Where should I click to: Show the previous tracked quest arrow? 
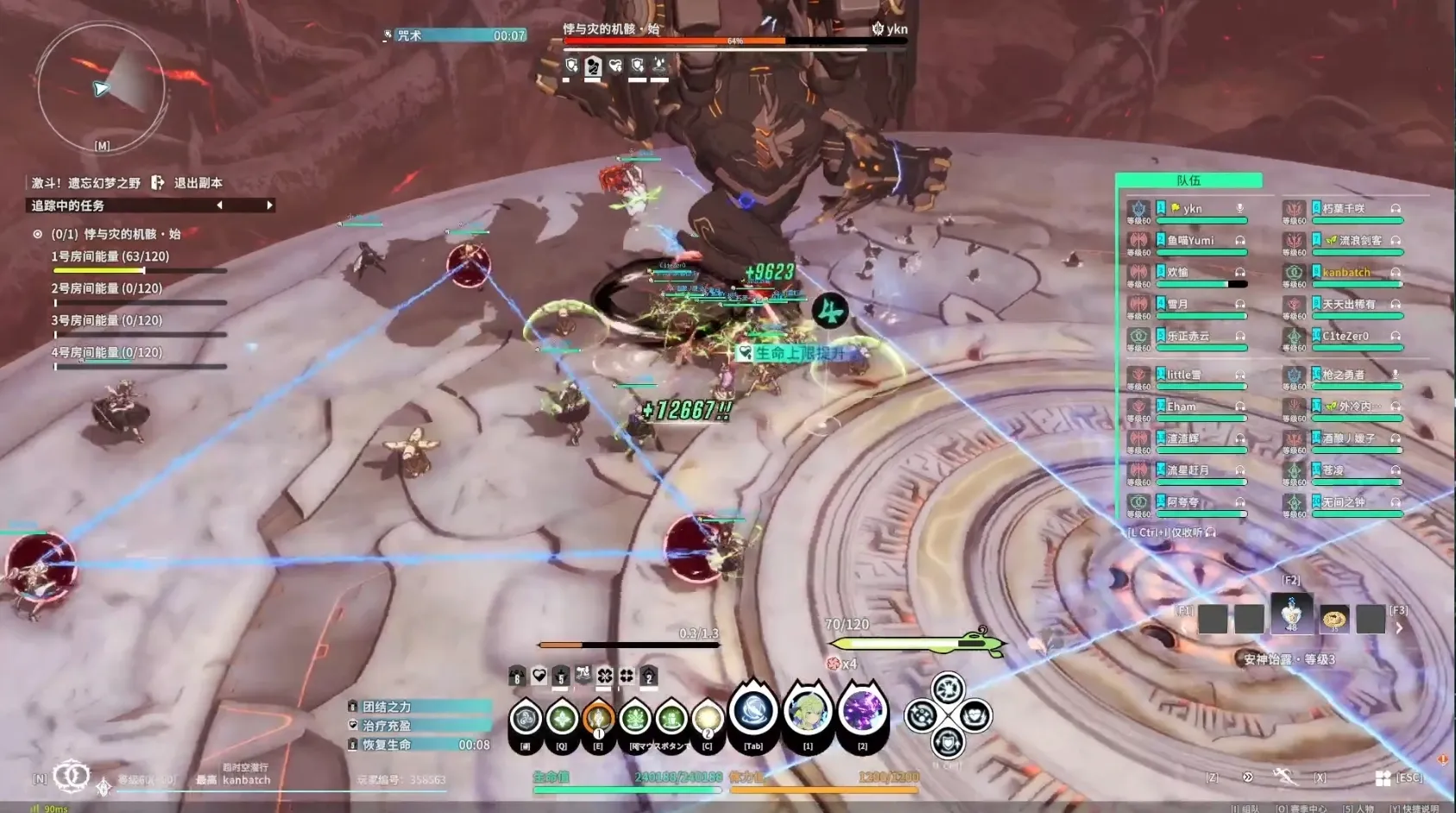(x=219, y=205)
